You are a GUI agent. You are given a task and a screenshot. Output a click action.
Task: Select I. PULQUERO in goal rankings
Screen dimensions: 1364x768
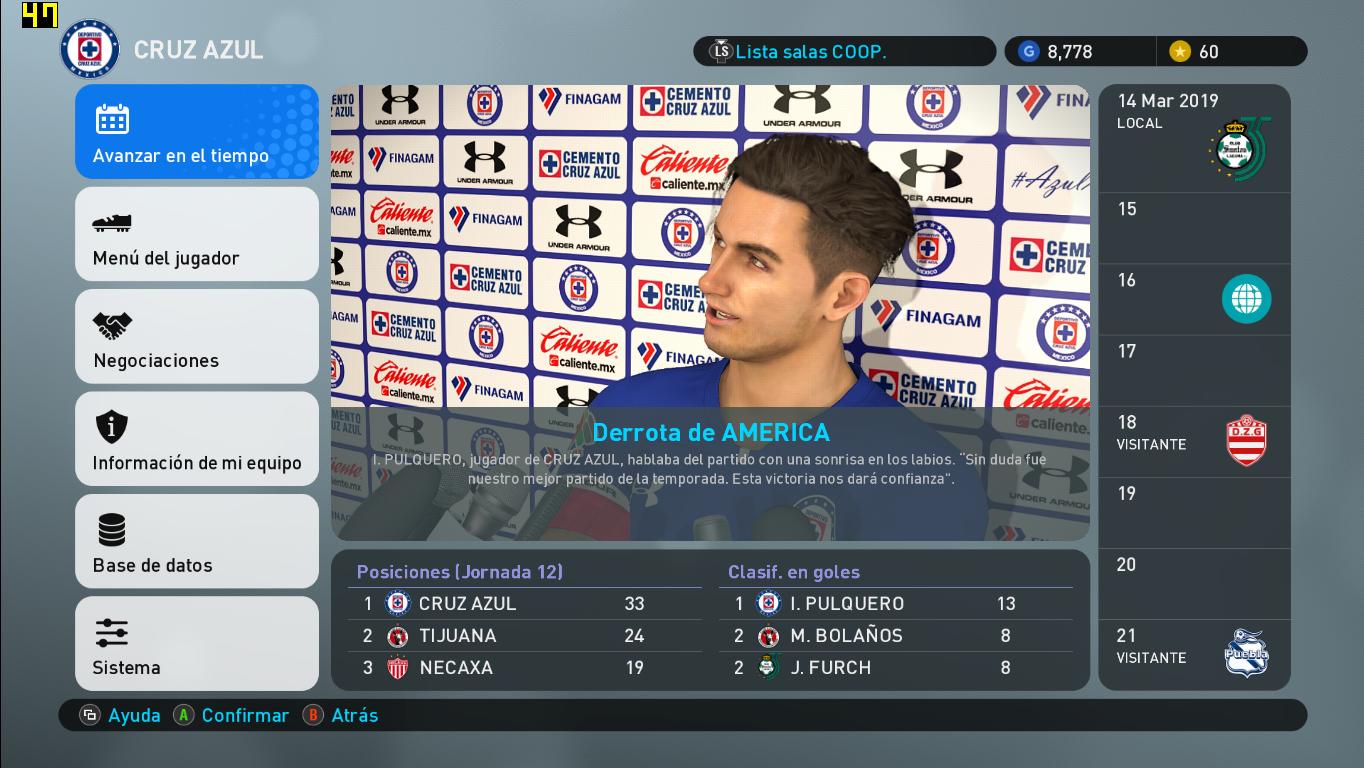tap(896, 604)
